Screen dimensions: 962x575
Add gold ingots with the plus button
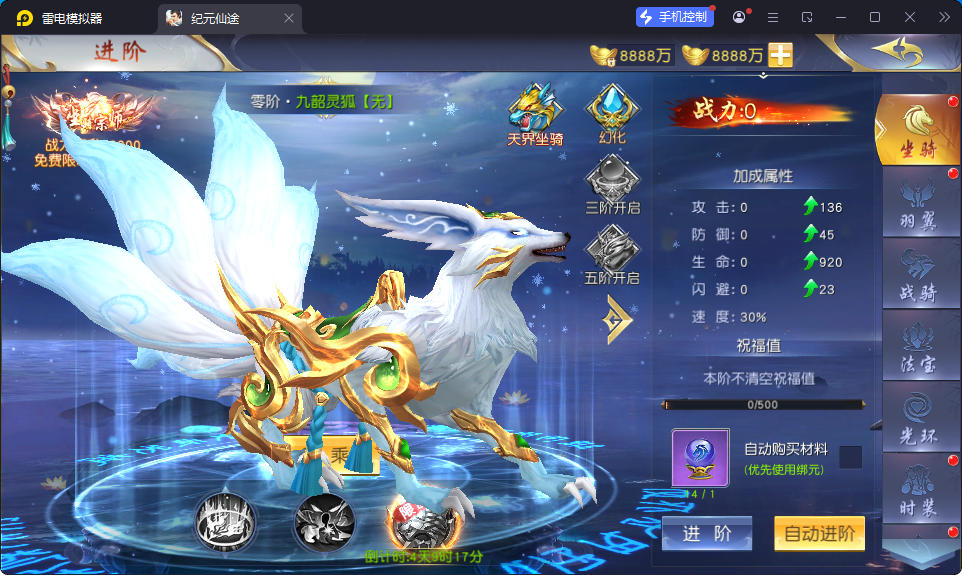point(780,55)
